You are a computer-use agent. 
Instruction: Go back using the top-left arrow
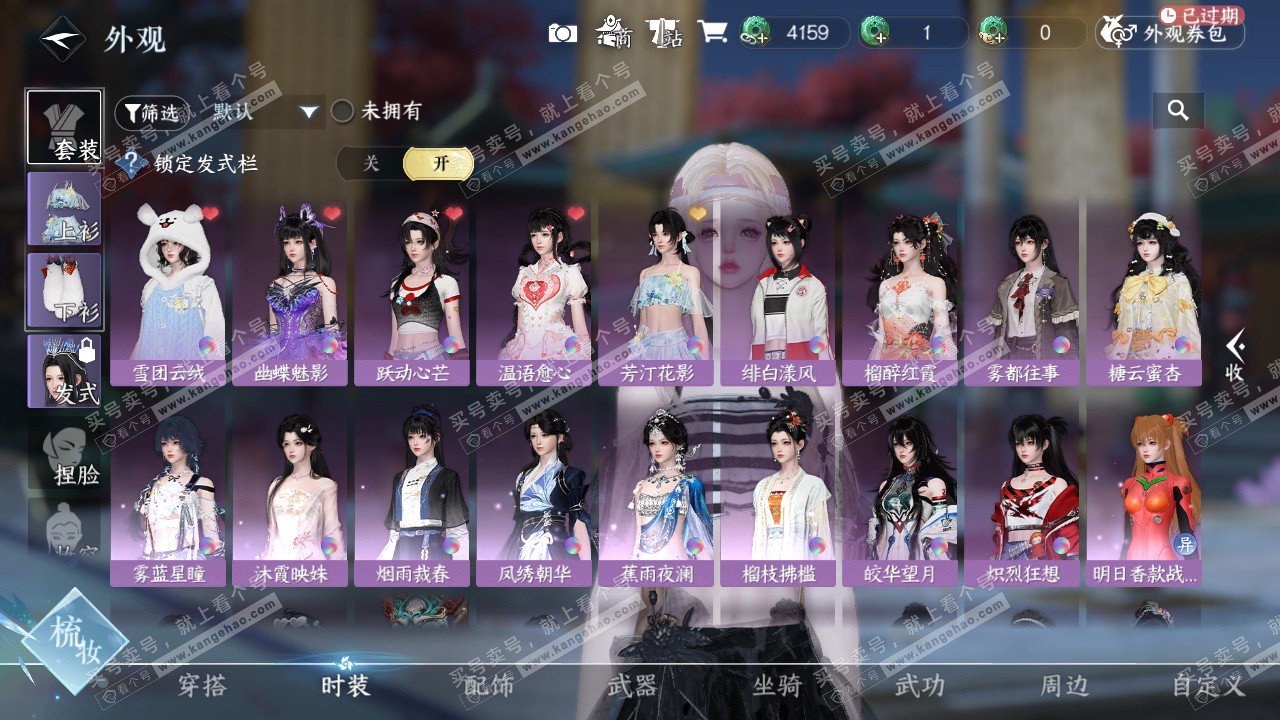62,39
